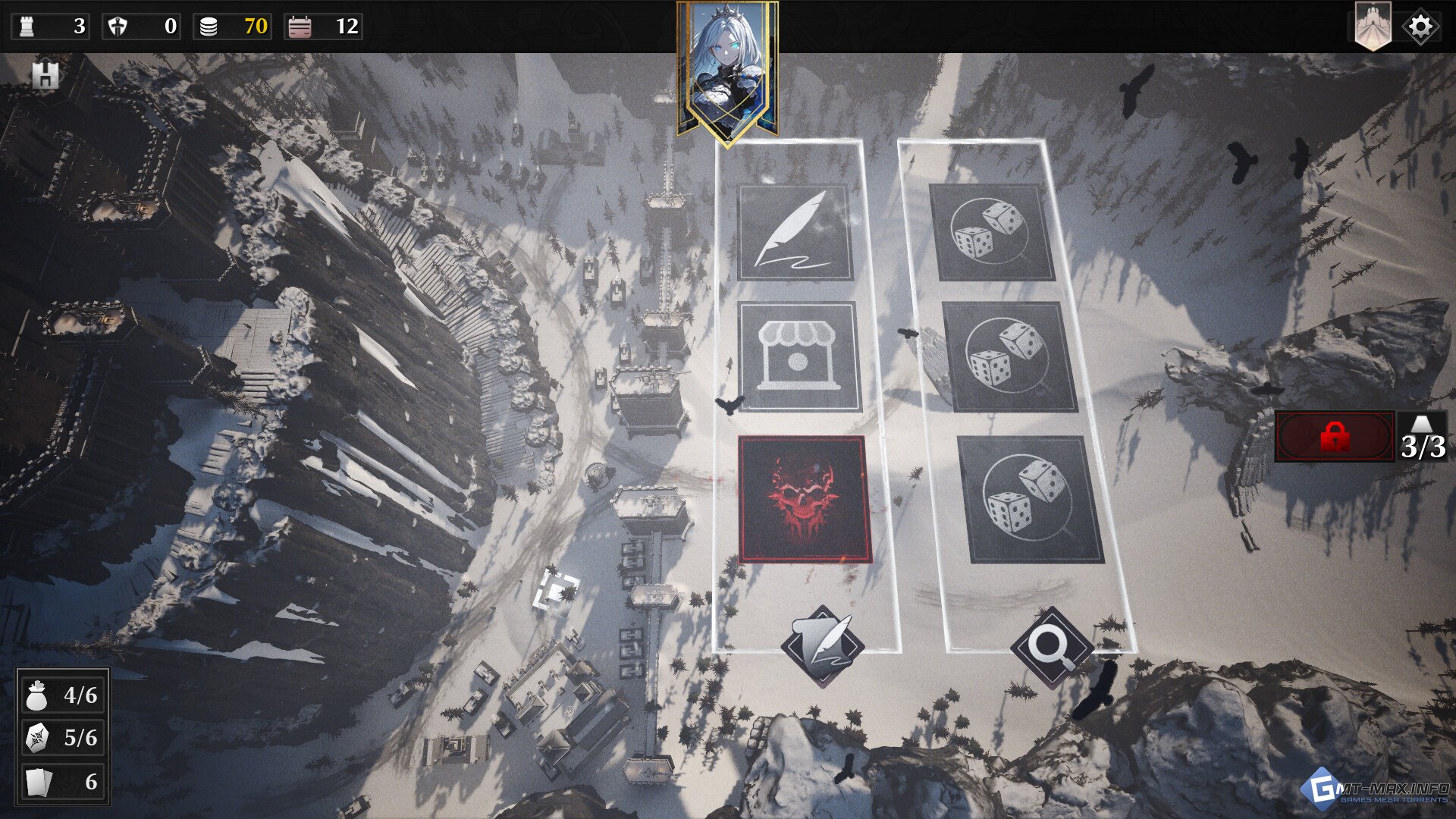This screenshot has width=1456, height=819.
Task: Choose the quill feather event tile
Action: coord(795,233)
